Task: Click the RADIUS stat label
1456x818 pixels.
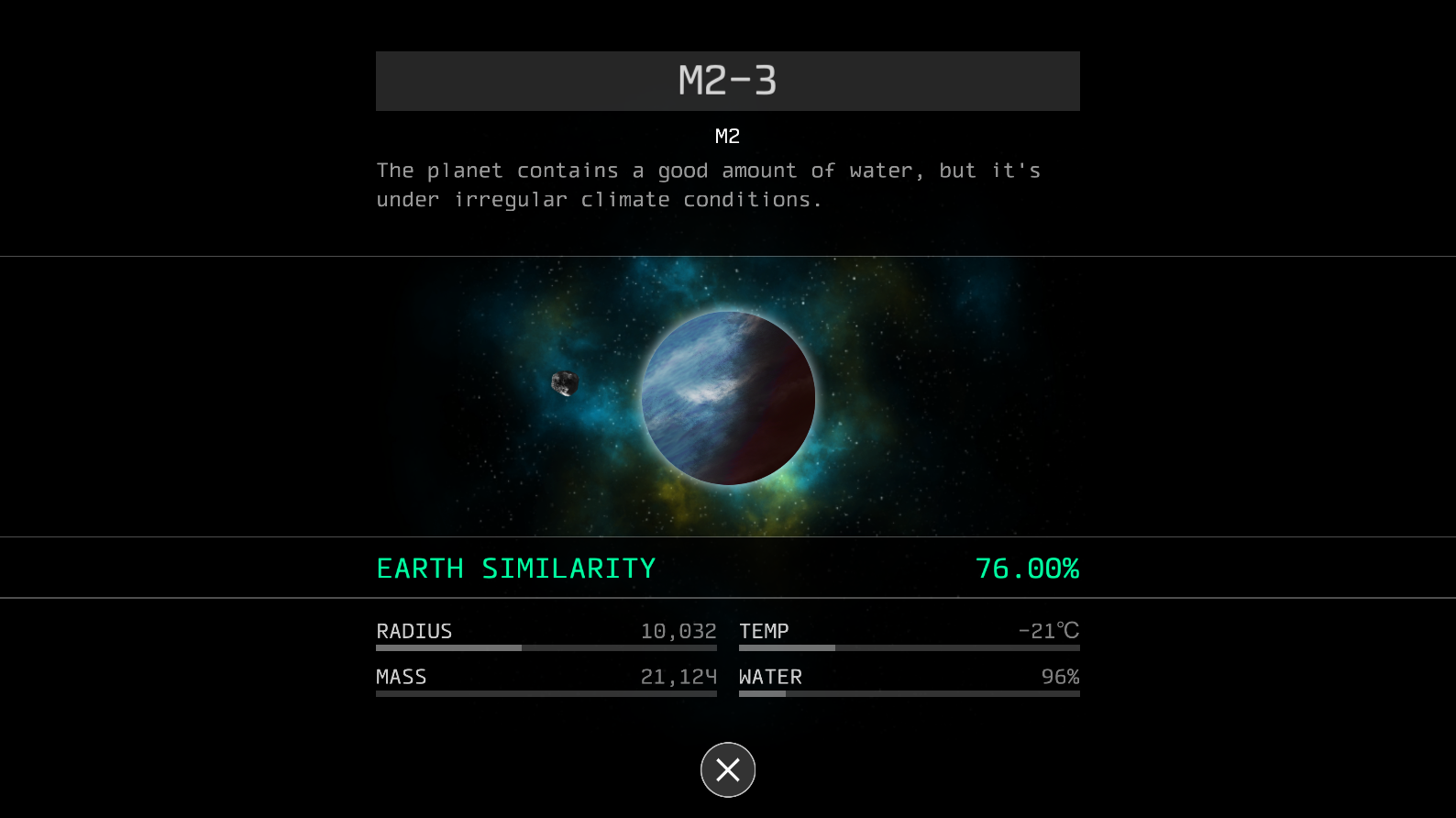Action: pos(414,631)
